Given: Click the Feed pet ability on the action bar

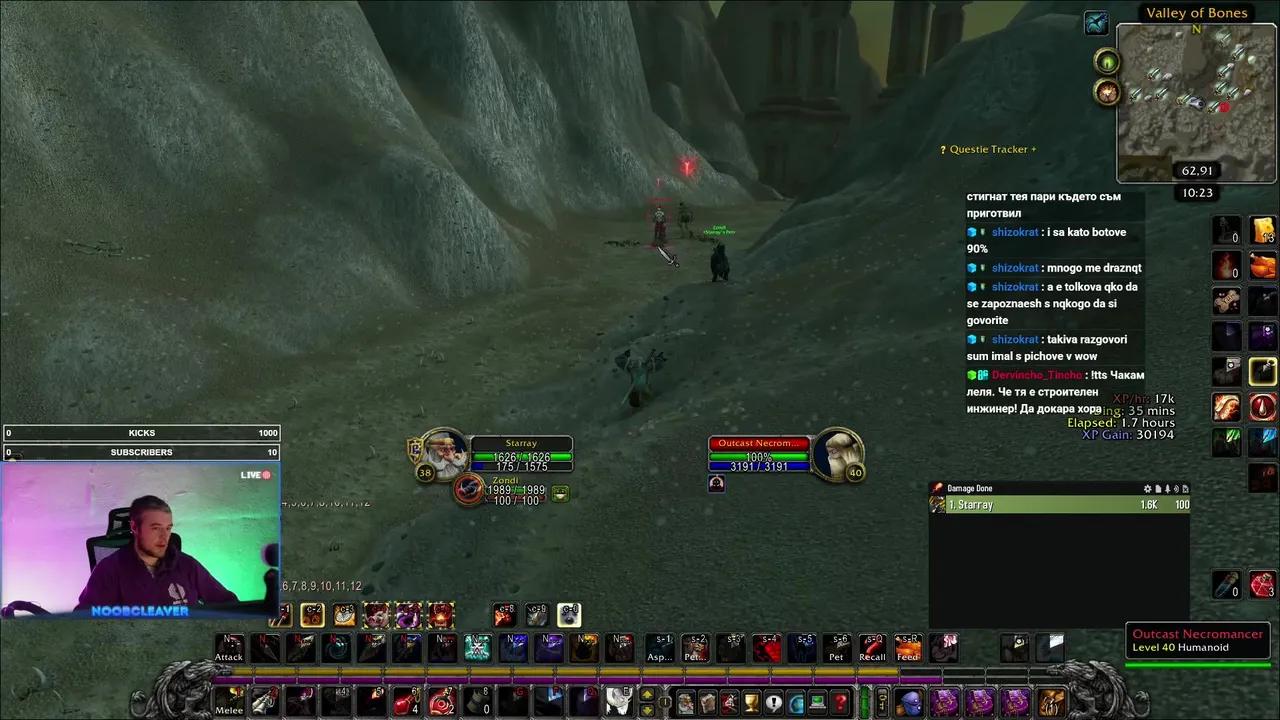Looking at the screenshot, I should (x=908, y=646).
